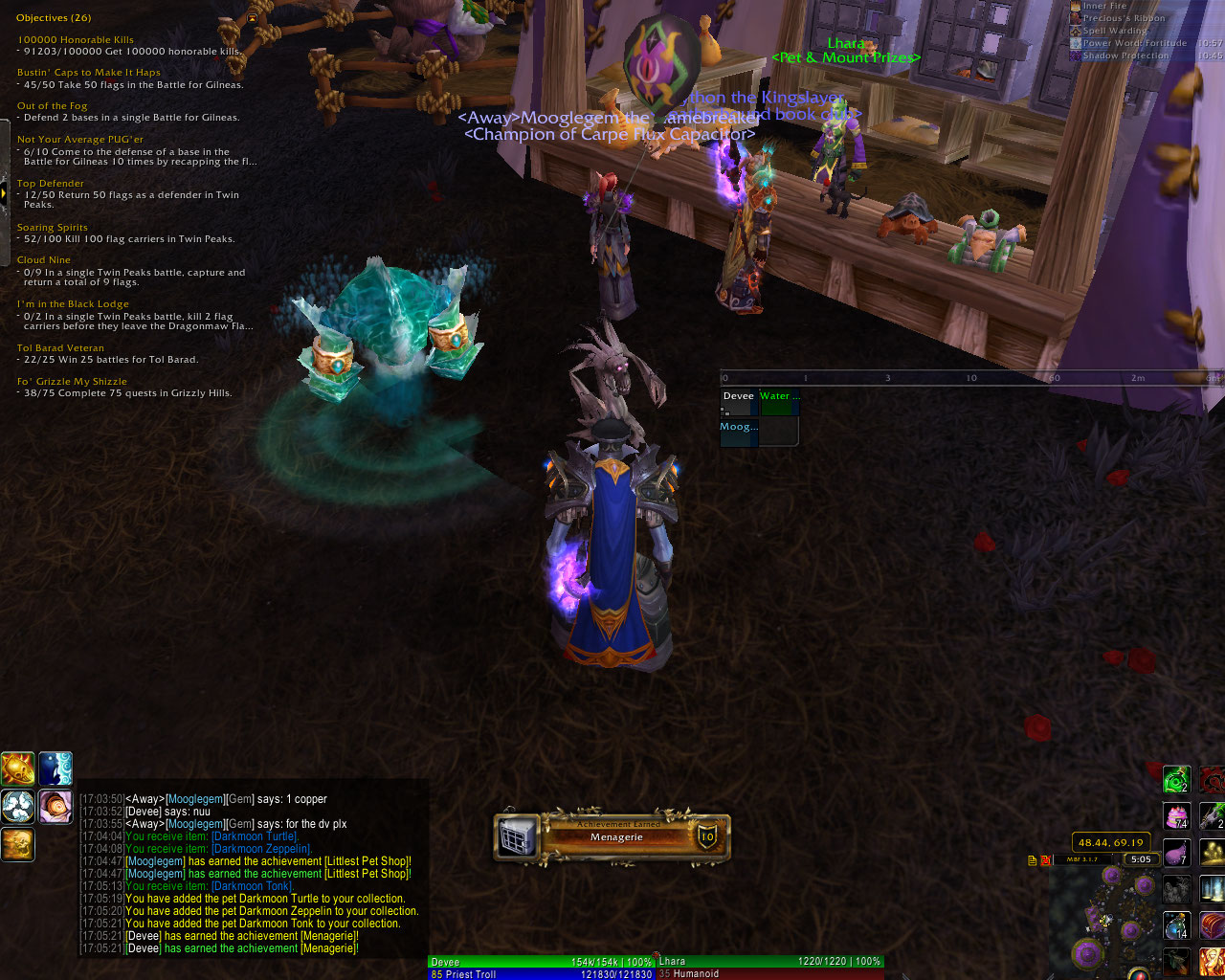The width and height of the screenshot is (1225, 980).
Task: Select the purple pouch item slot
Action: pos(1176,853)
